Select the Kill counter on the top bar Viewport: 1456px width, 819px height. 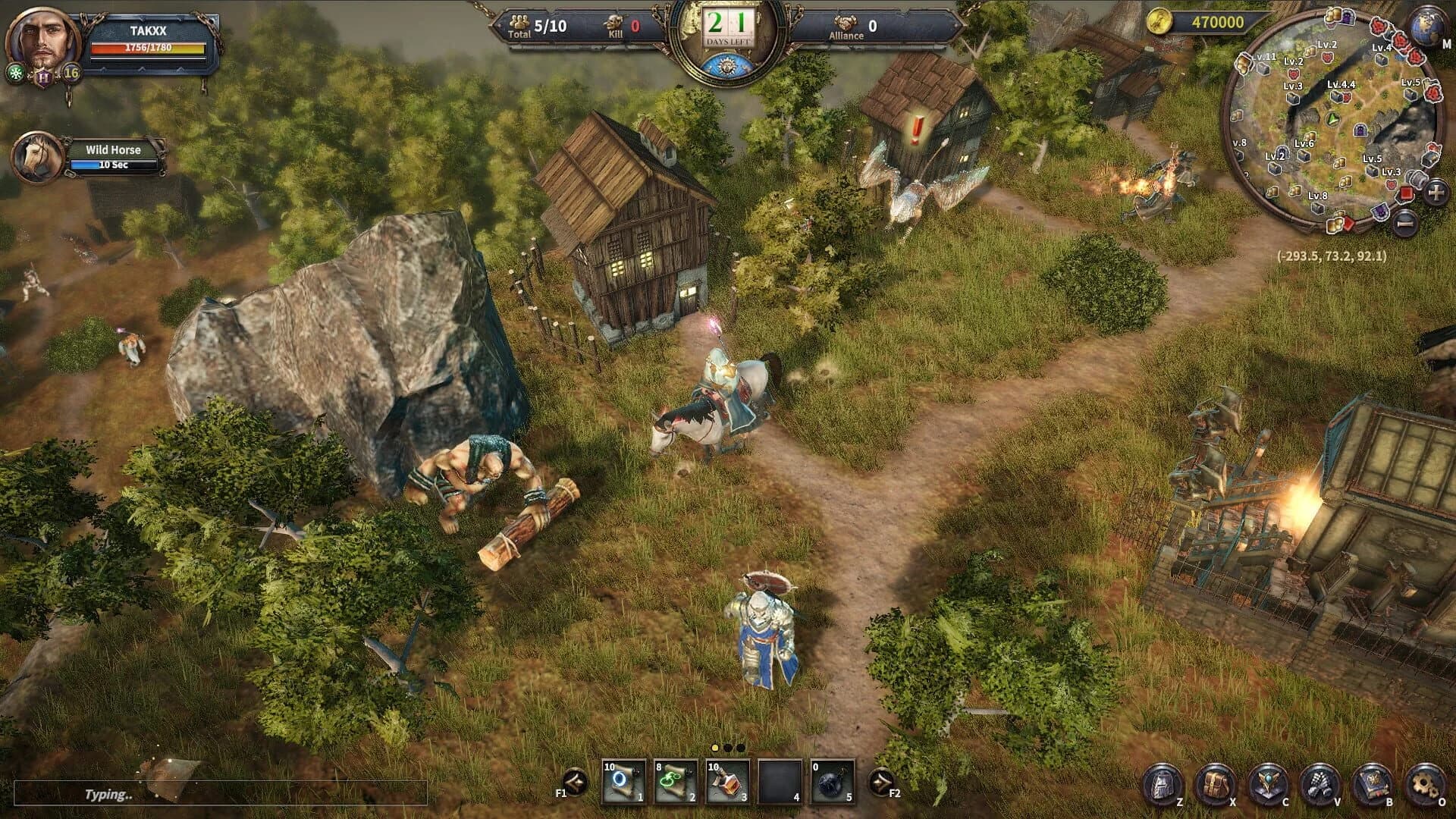pyautogui.click(x=622, y=25)
